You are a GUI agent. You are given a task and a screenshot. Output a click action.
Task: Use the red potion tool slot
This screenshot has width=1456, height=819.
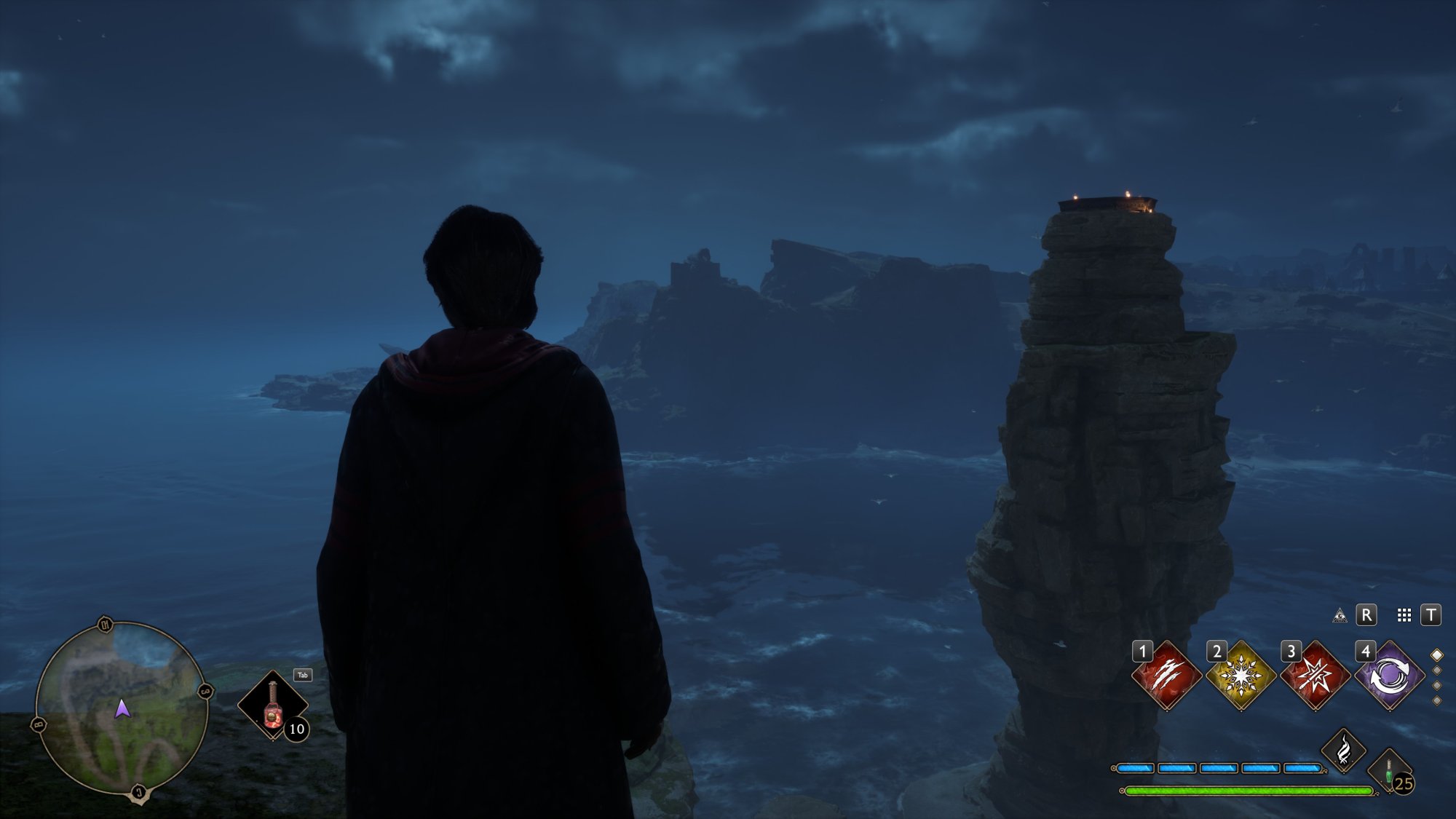tap(273, 705)
